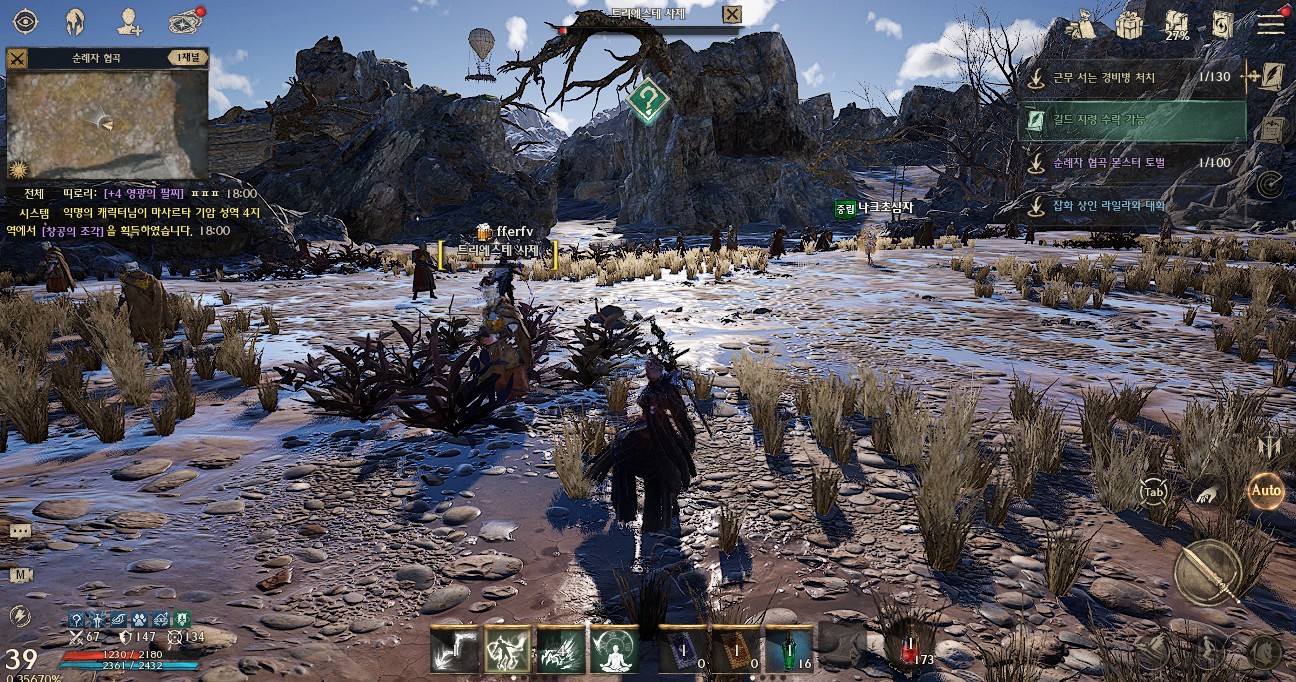Open the quill scroll quest journal icon
The width and height of the screenshot is (1296, 682).
pos(1271,77)
